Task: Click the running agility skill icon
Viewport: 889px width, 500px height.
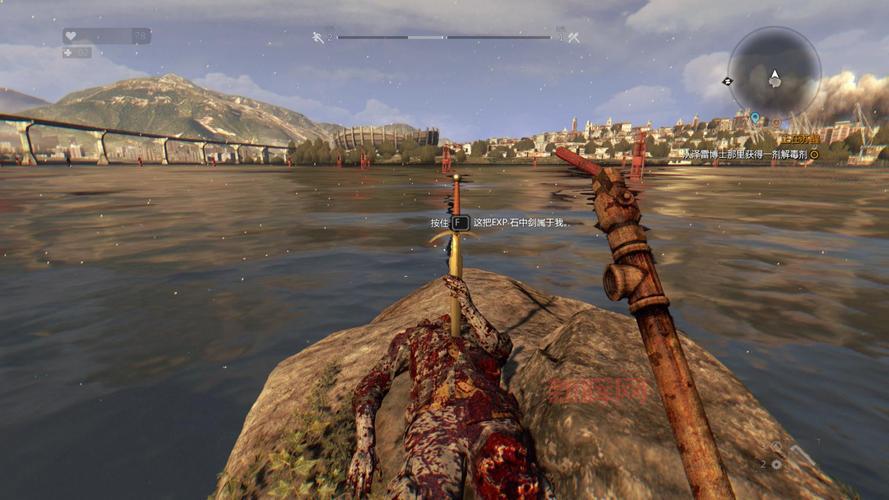Action: tap(318, 37)
